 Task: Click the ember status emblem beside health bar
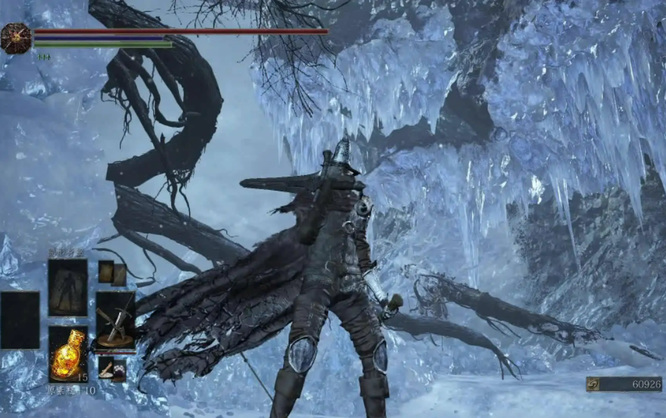pos(16,38)
